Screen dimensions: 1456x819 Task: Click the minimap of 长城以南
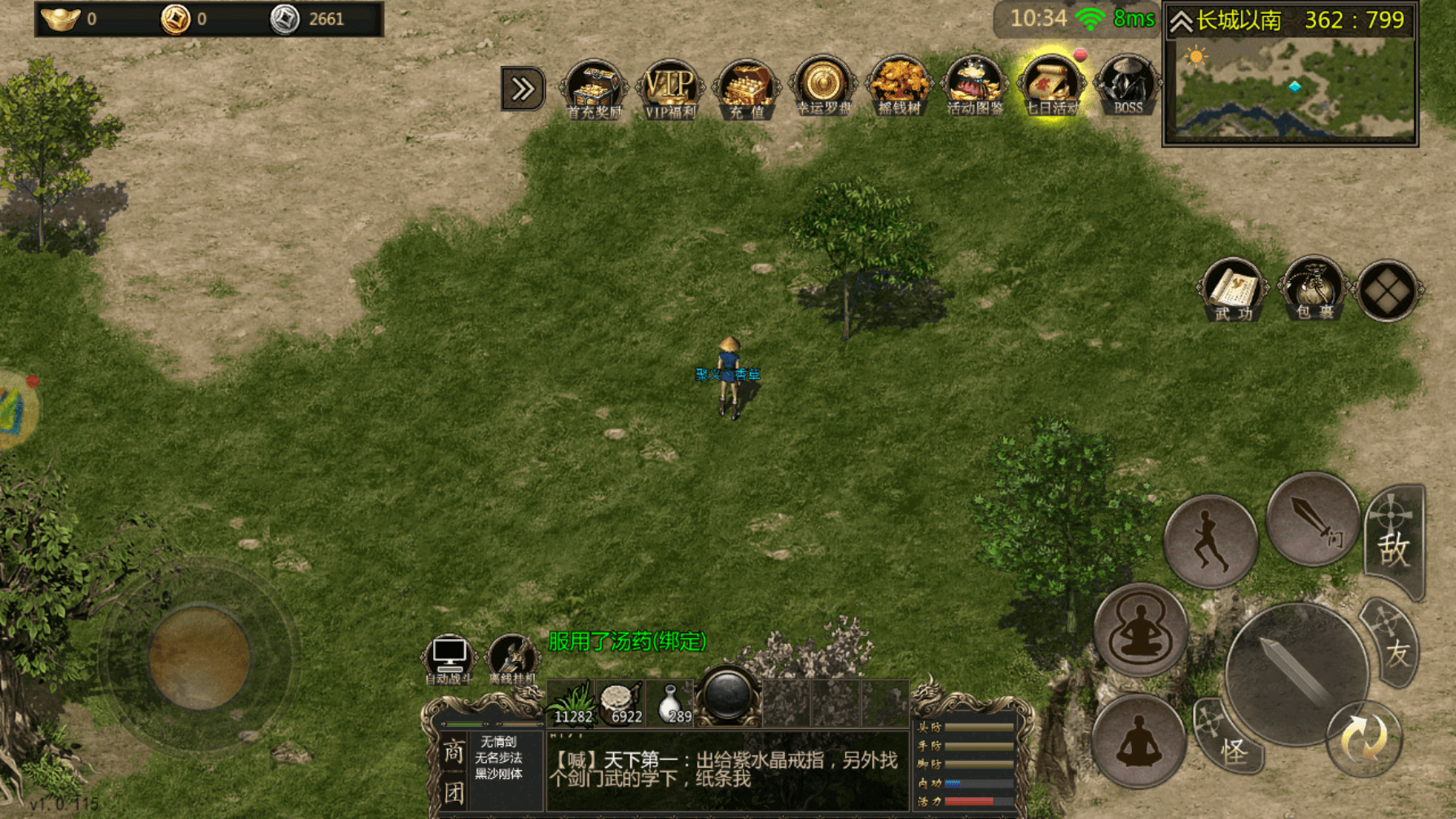click(x=1291, y=88)
